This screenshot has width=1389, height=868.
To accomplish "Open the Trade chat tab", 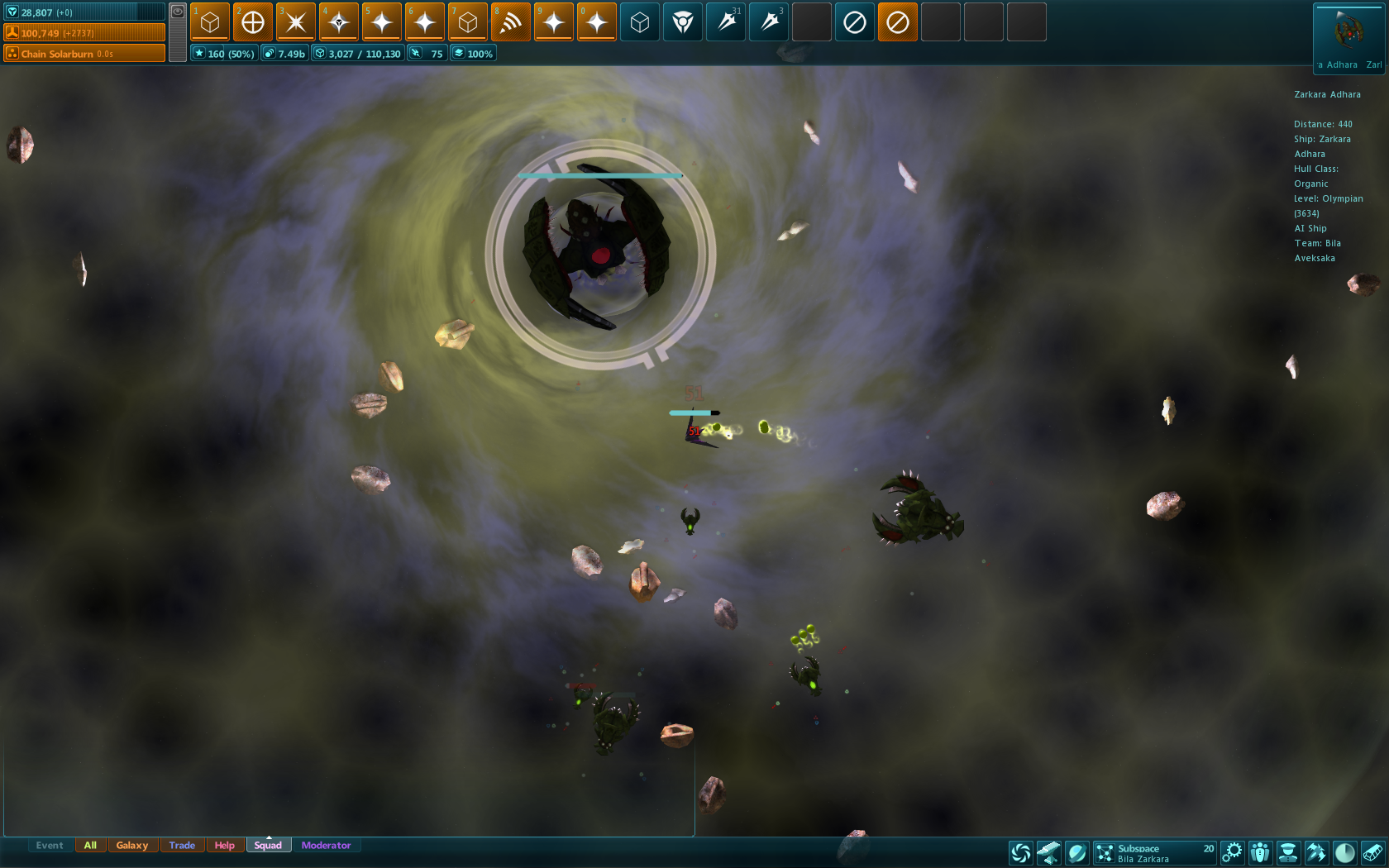I will [182, 845].
